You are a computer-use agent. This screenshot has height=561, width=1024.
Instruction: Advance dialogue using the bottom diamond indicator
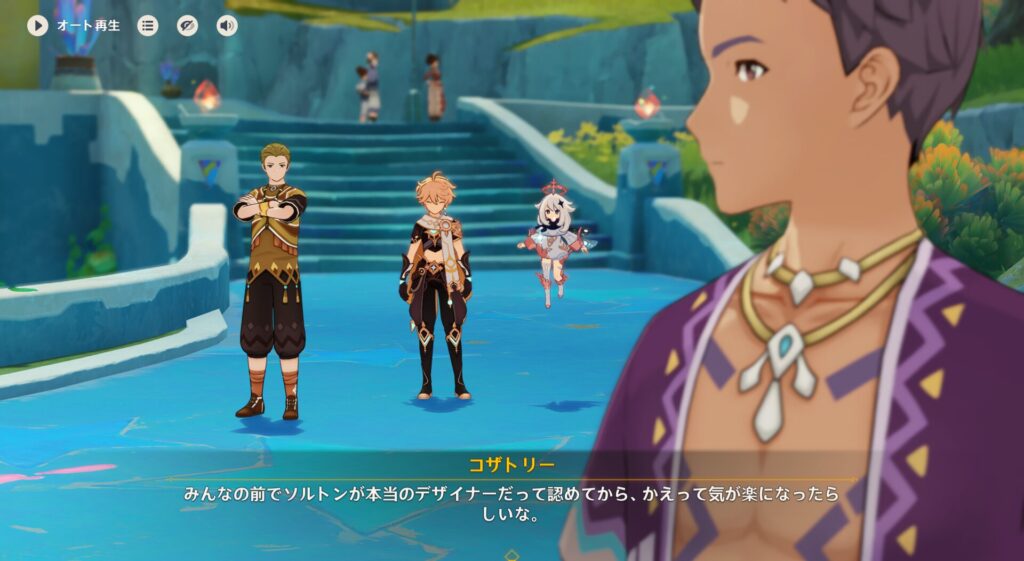pos(512,554)
